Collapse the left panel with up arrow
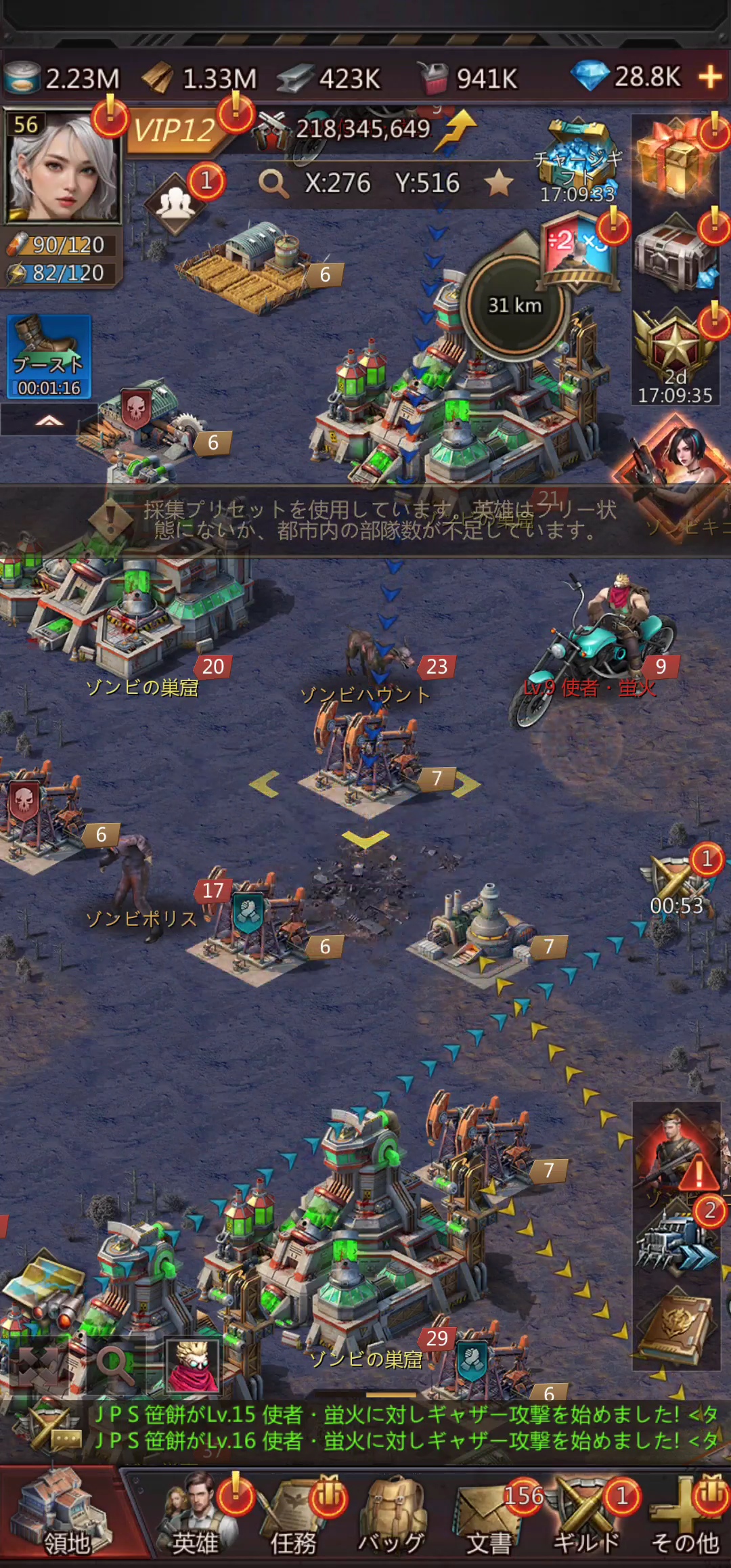Screen dimensions: 731x1568 tap(49, 420)
